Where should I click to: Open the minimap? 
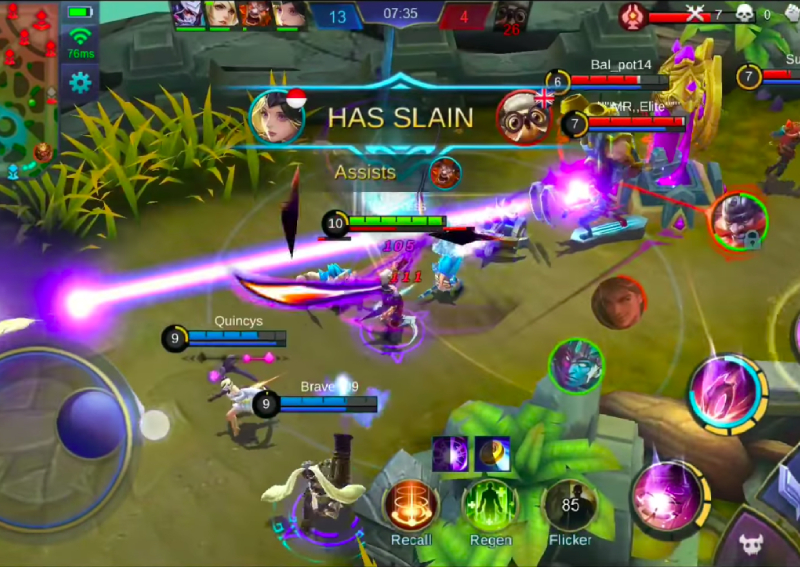(29, 85)
